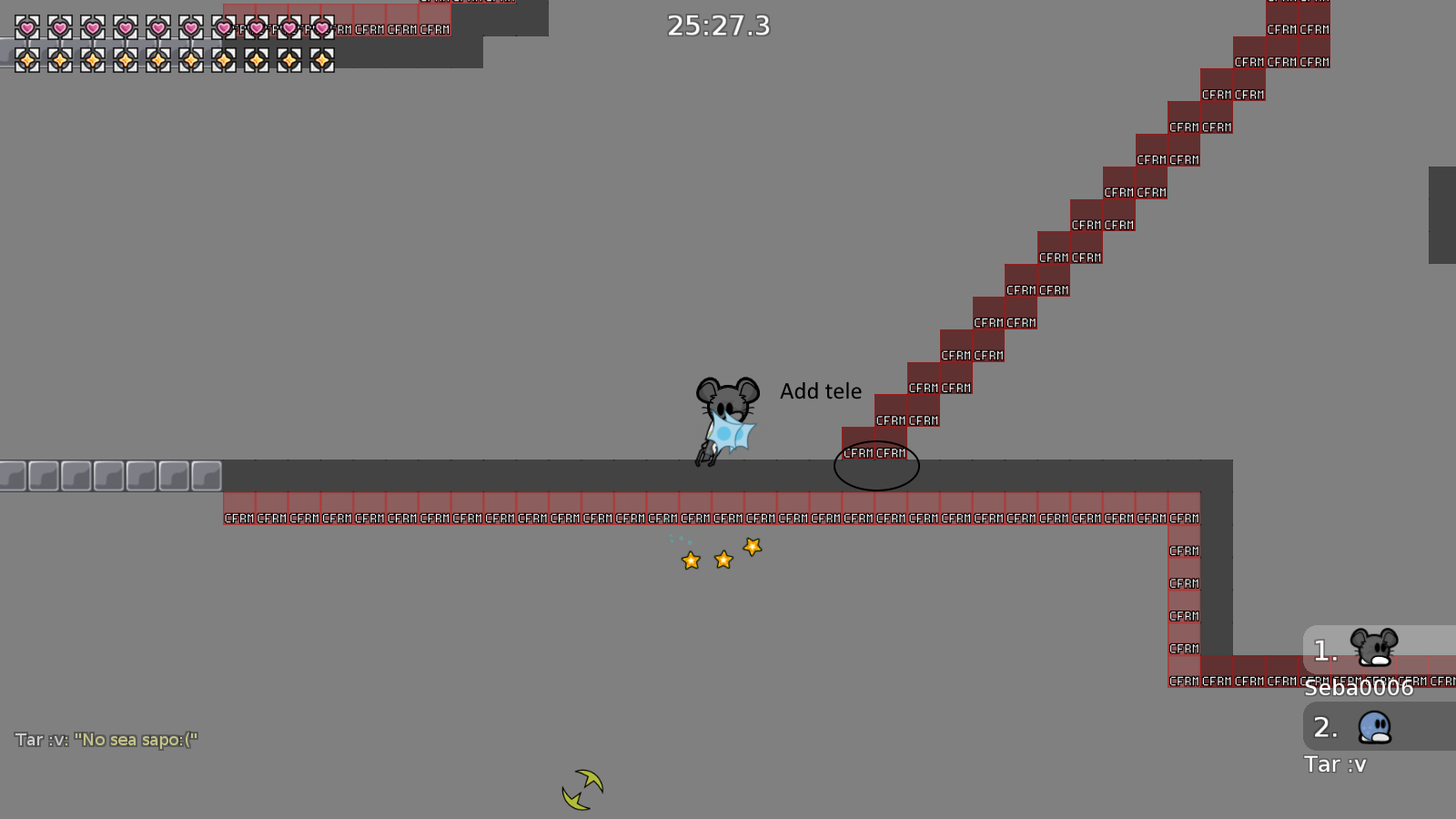Image resolution: width=1456 pixels, height=819 pixels.
Task: Open Seba0006's profile by clicking the name
Action: coord(1357,688)
